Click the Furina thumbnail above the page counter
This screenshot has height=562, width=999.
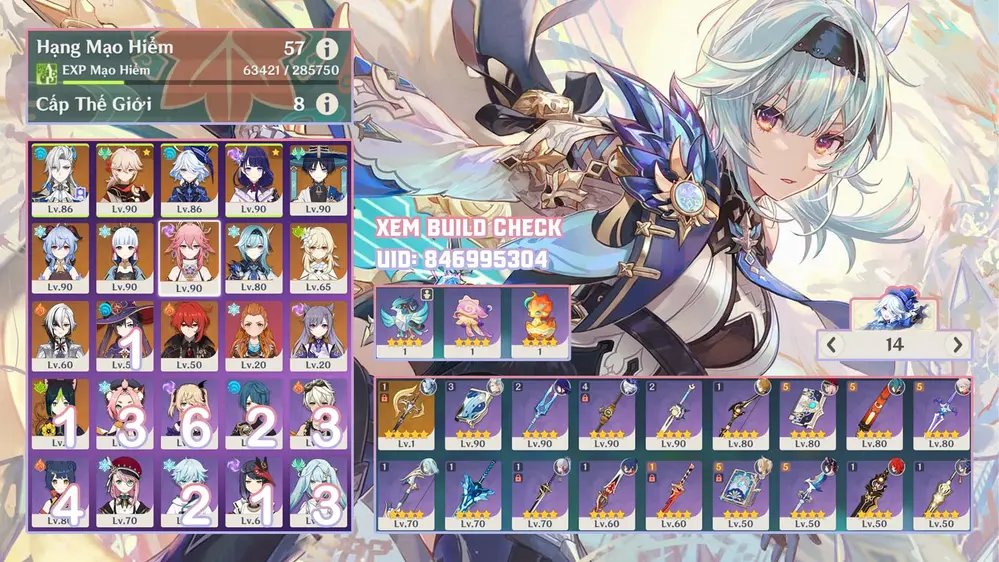[894, 312]
